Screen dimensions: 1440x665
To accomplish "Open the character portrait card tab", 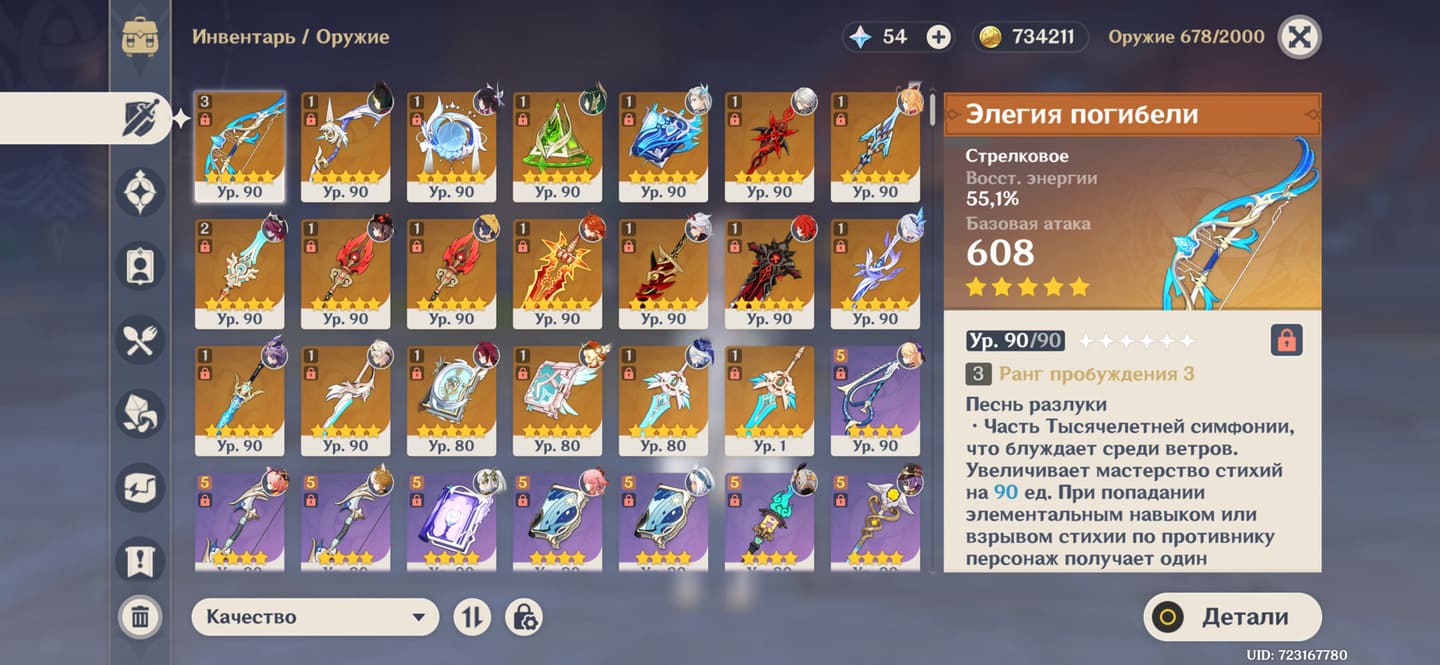I will [x=140, y=266].
